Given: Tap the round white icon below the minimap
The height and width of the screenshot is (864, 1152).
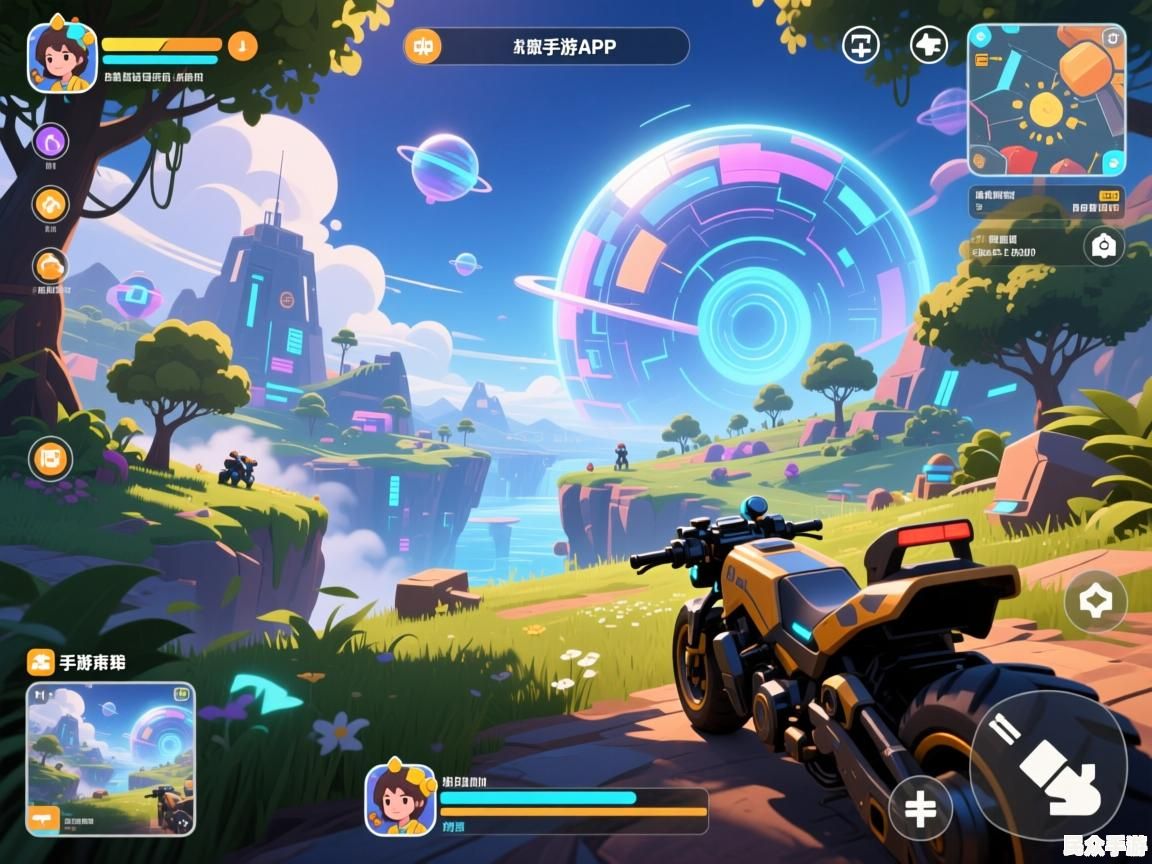Looking at the screenshot, I should point(1103,246).
